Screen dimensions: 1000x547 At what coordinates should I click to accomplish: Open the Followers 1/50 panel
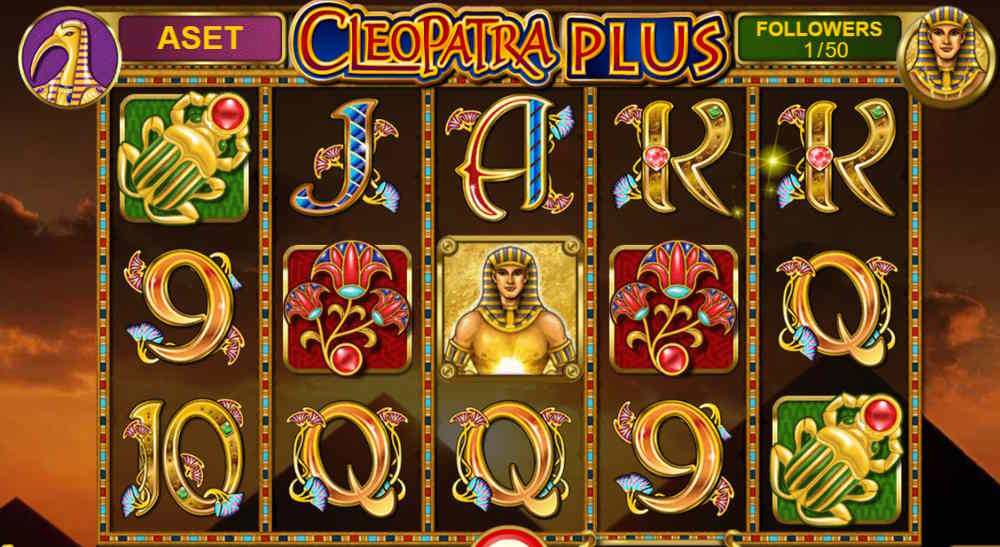pos(818,39)
